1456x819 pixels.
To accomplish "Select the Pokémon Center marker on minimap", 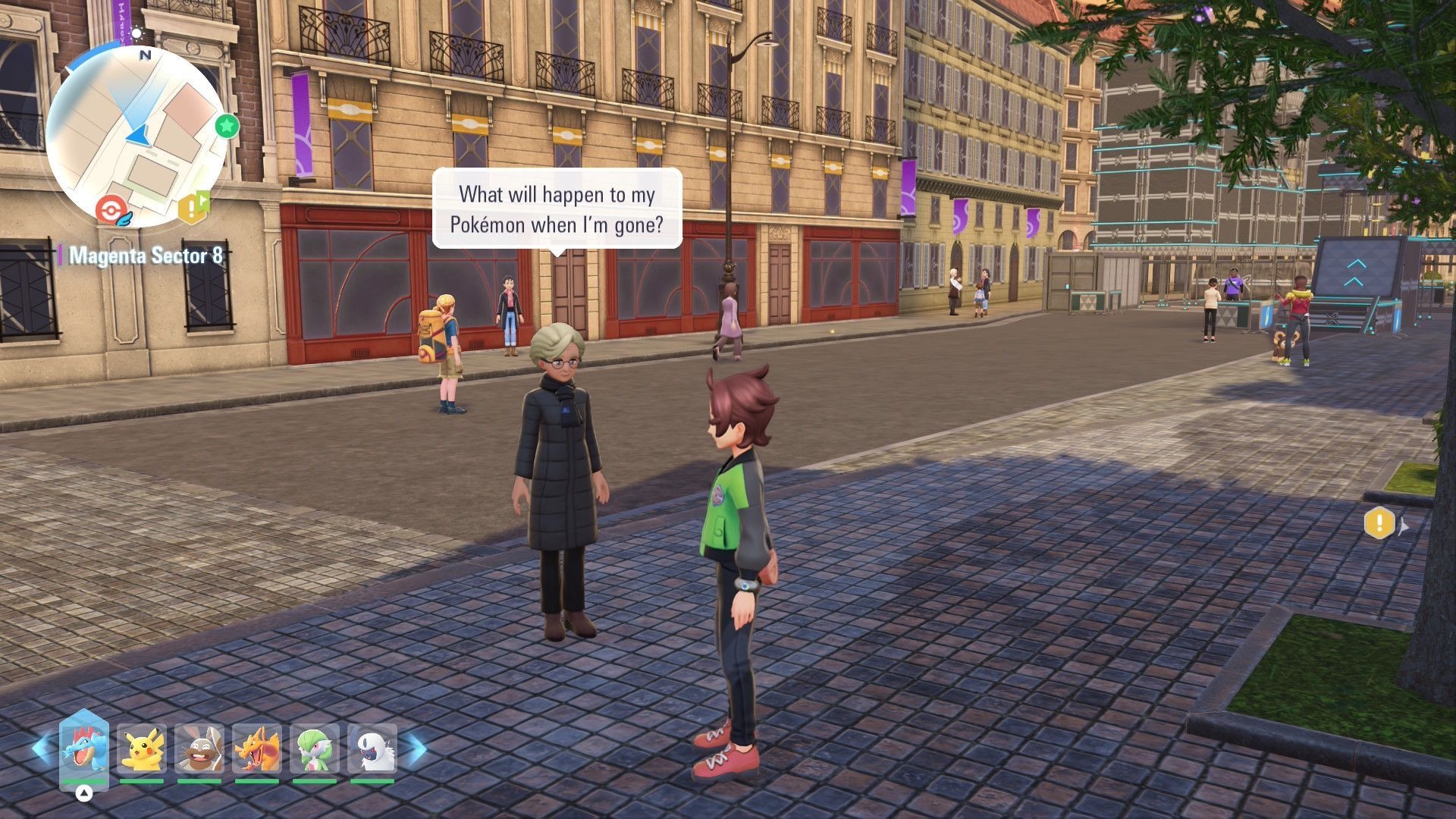I will (x=111, y=209).
